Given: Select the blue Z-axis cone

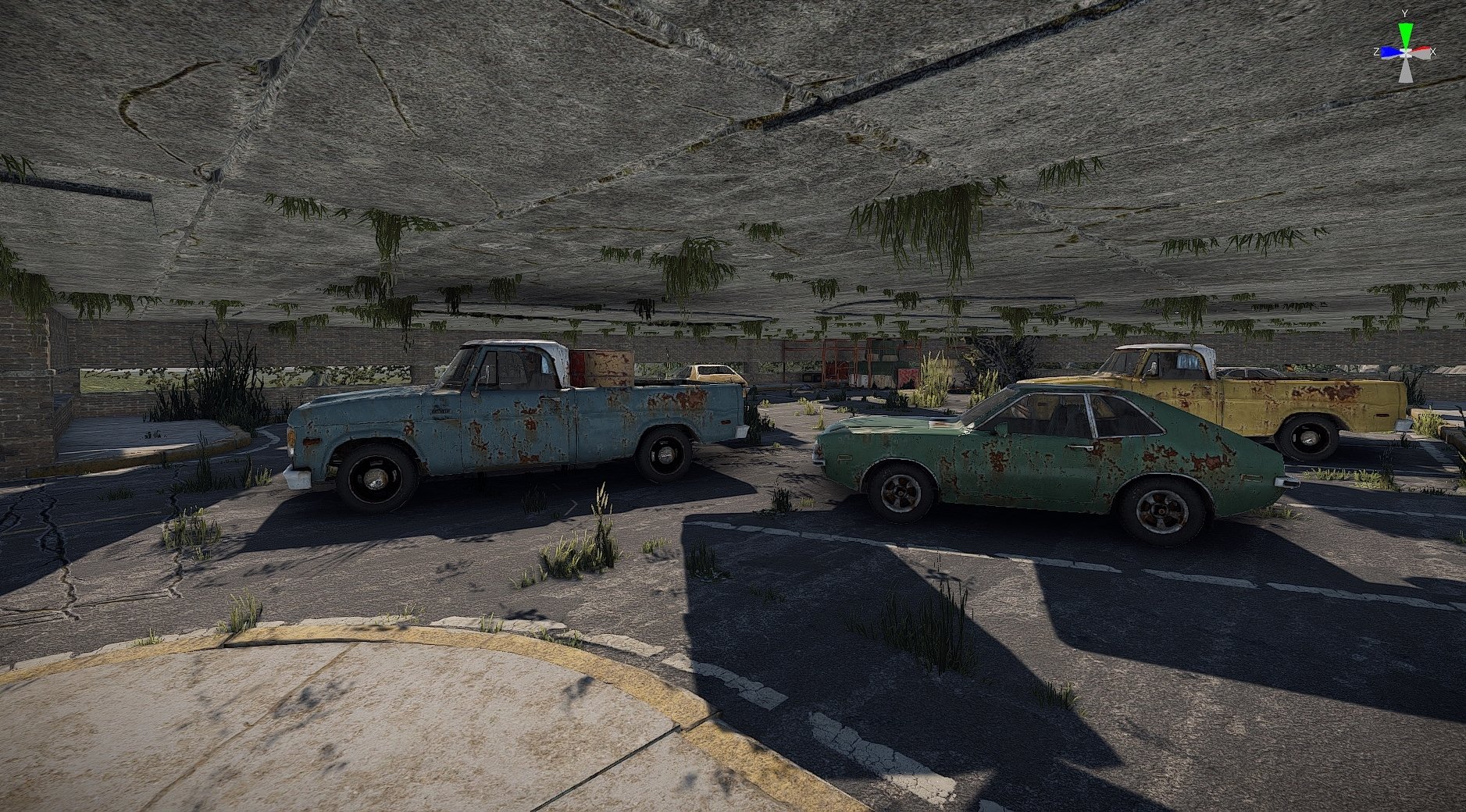Looking at the screenshot, I should coord(1387,52).
